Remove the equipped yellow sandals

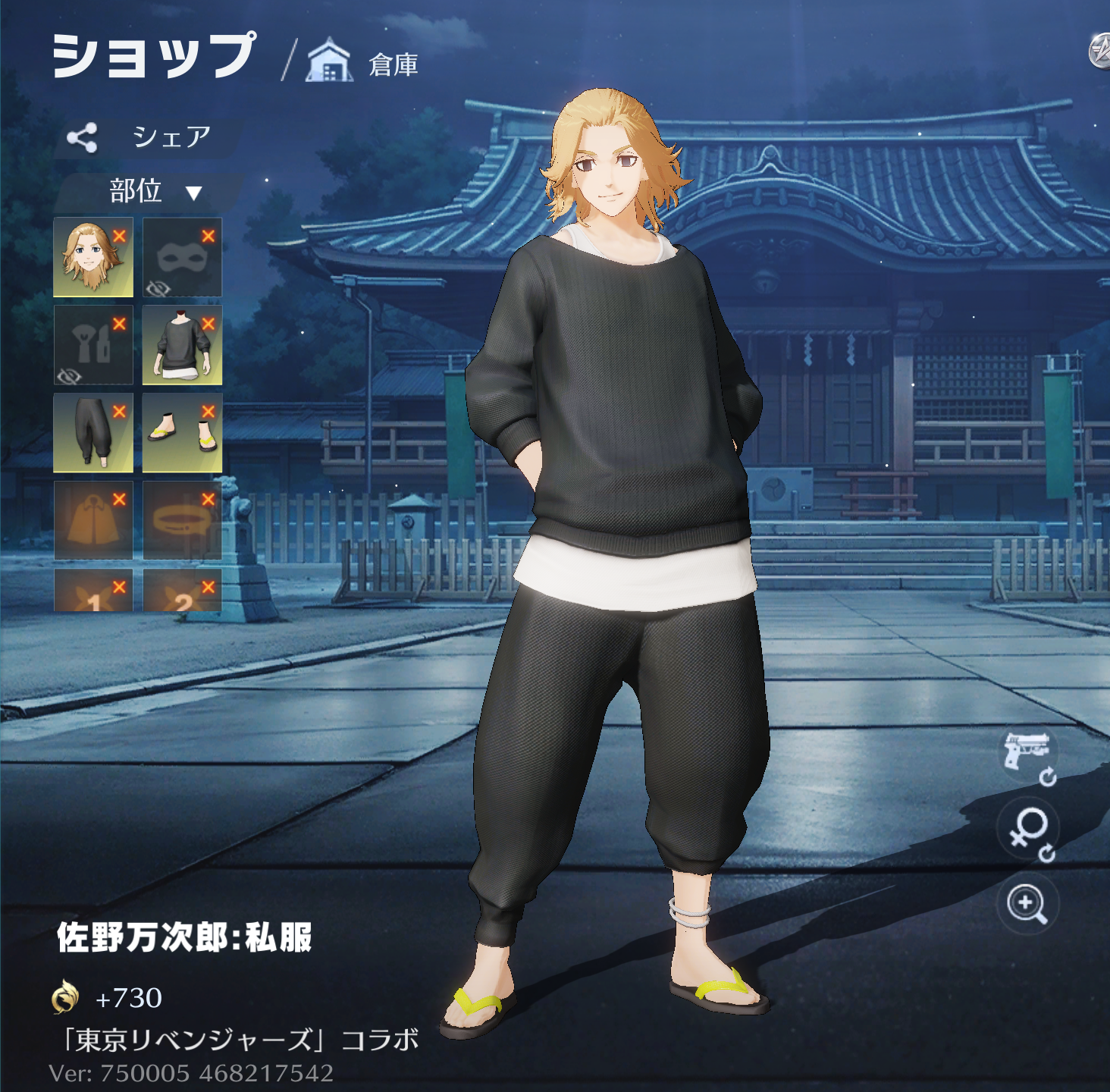click(209, 412)
